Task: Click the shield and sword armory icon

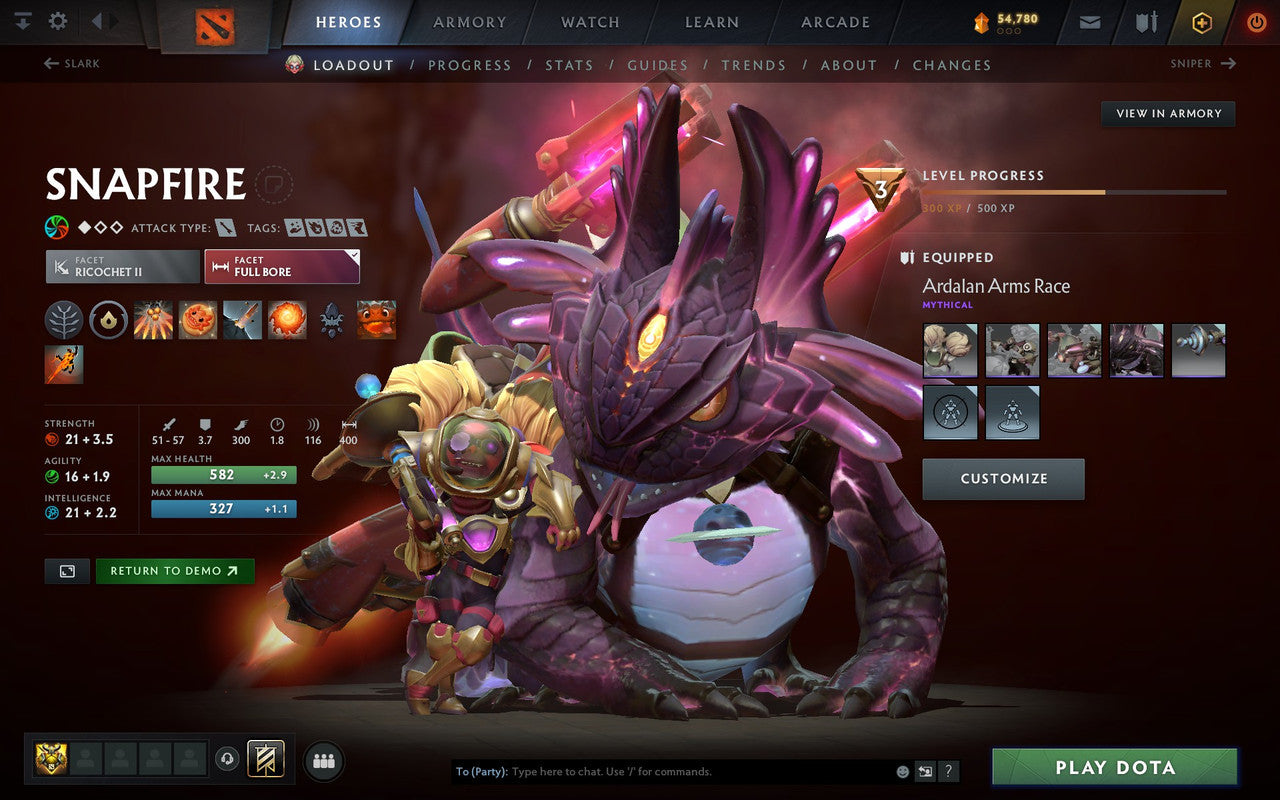Action: pyautogui.click(x=1144, y=21)
